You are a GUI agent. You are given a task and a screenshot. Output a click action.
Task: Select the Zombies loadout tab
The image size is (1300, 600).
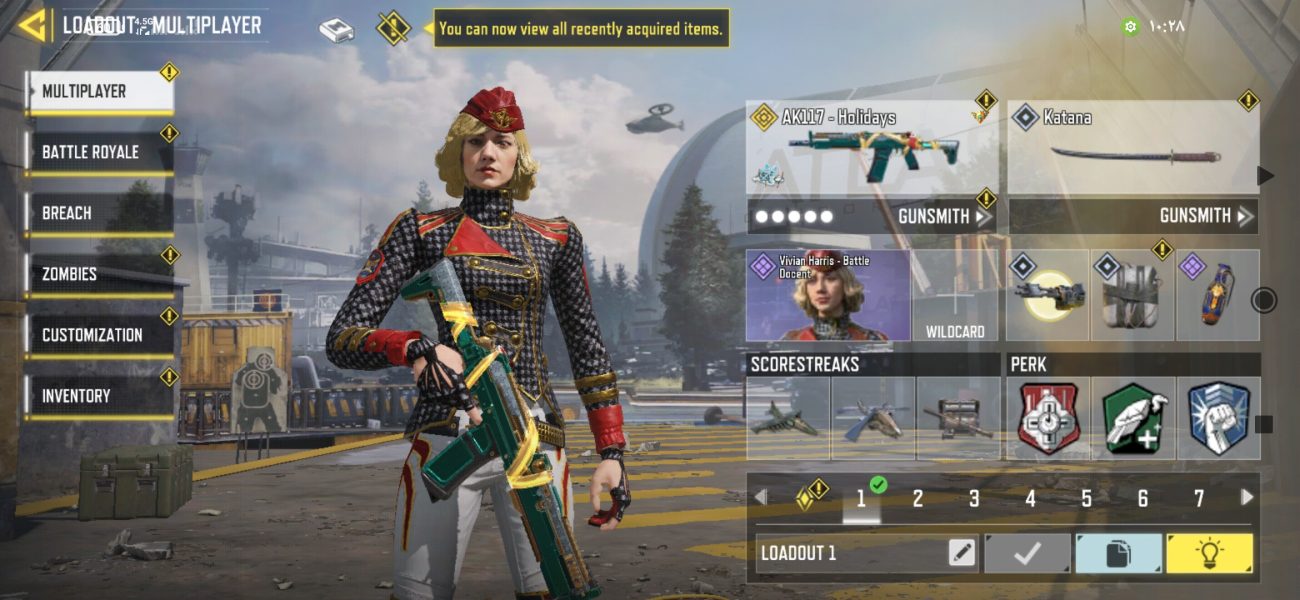tap(99, 274)
